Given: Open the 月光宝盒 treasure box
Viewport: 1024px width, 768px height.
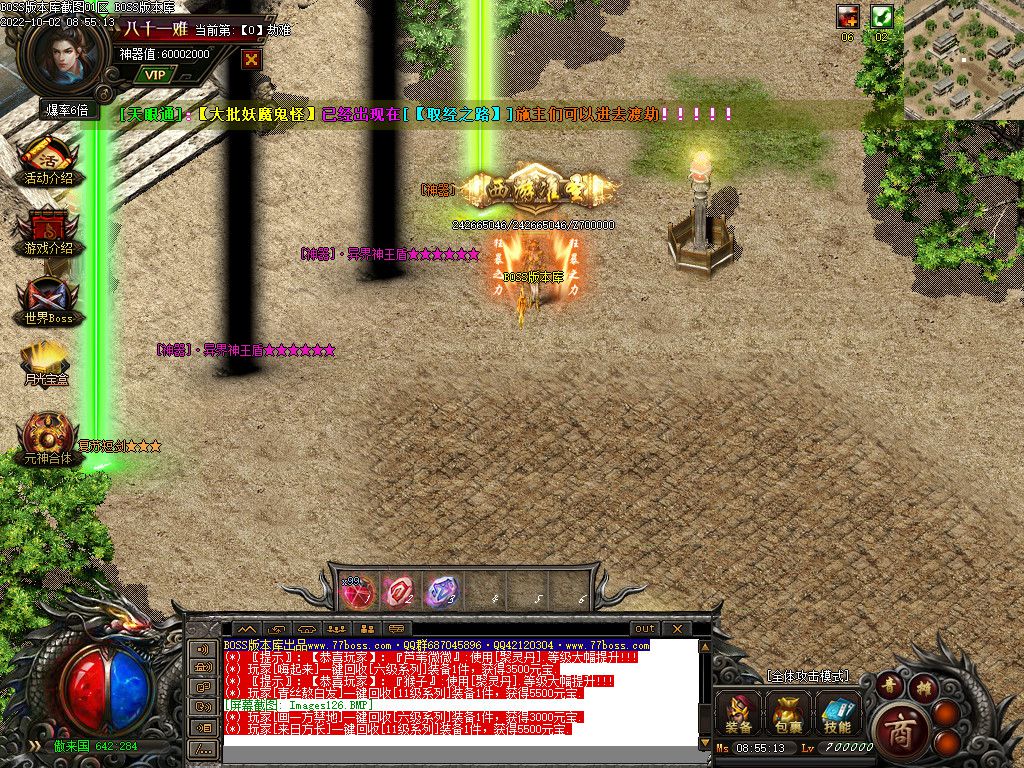Looking at the screenshot, I should (48, 364).
